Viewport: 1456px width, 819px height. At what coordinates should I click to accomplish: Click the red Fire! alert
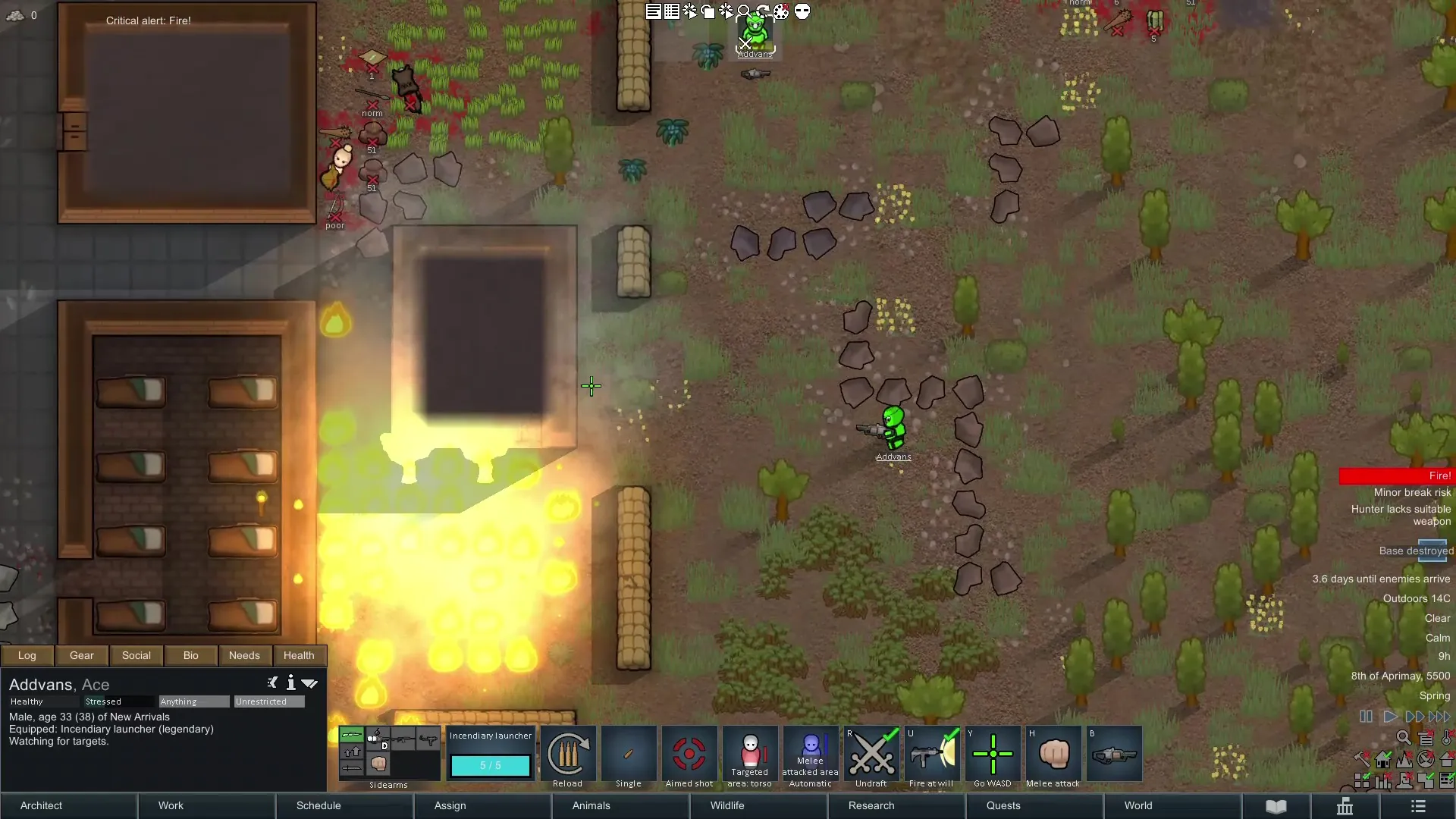[x=1395, y=475]
